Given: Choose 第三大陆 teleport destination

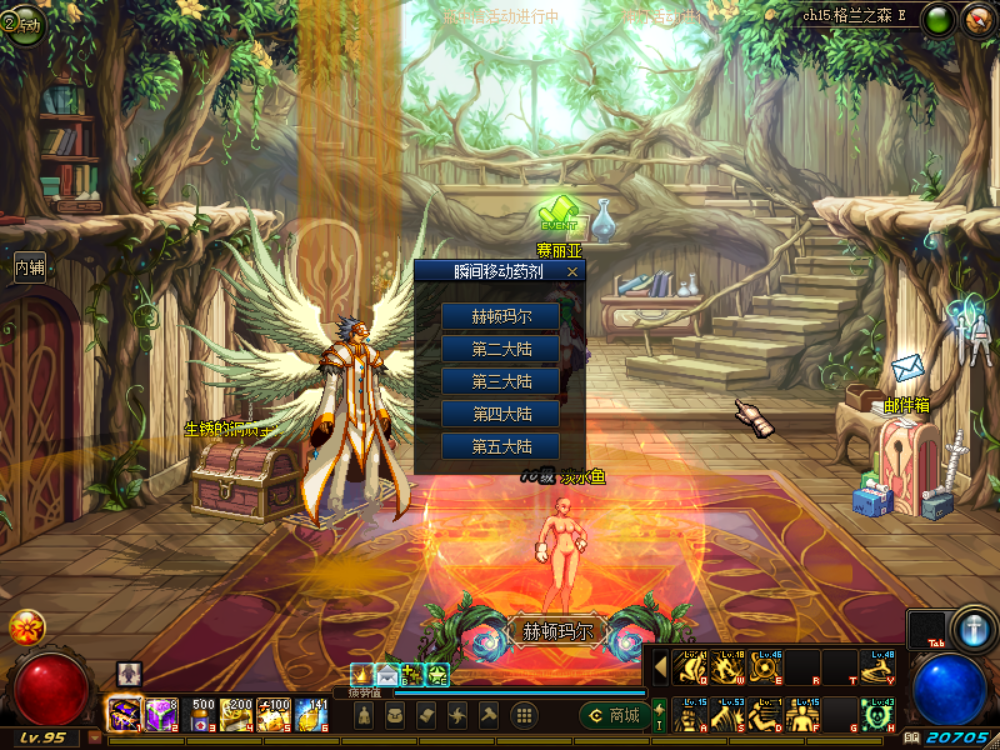Looking at the screenshot, I should click(x=501, y=382).
